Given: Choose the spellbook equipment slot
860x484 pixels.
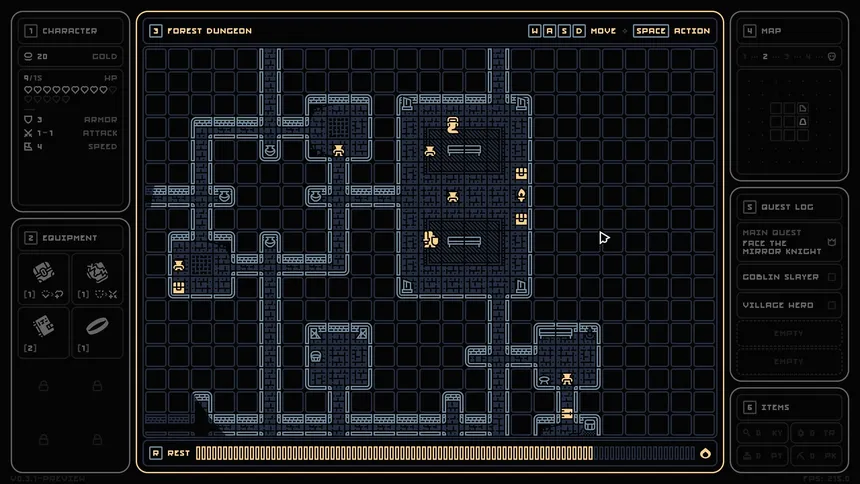Looking at the screenshot, I should 44,330.
